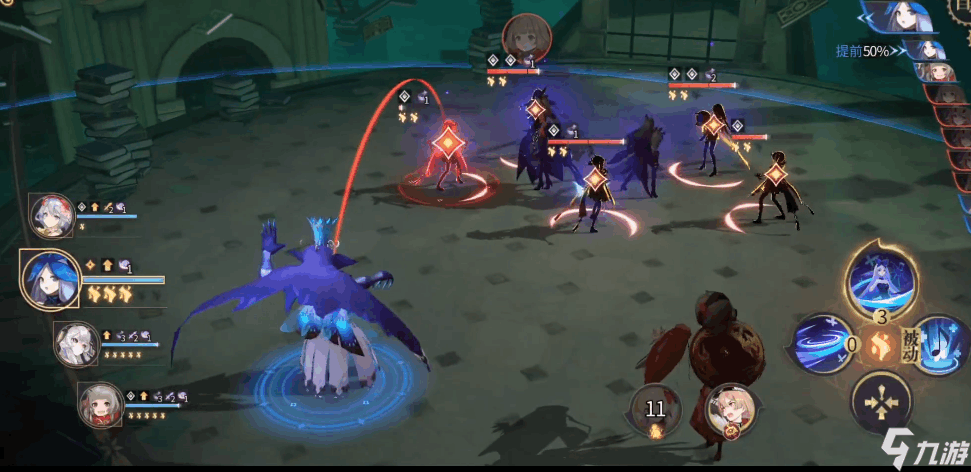This screenshot has width=971, height=472.
Task: Tap the turn portrait labeled 提前50%
Action: 928,48
